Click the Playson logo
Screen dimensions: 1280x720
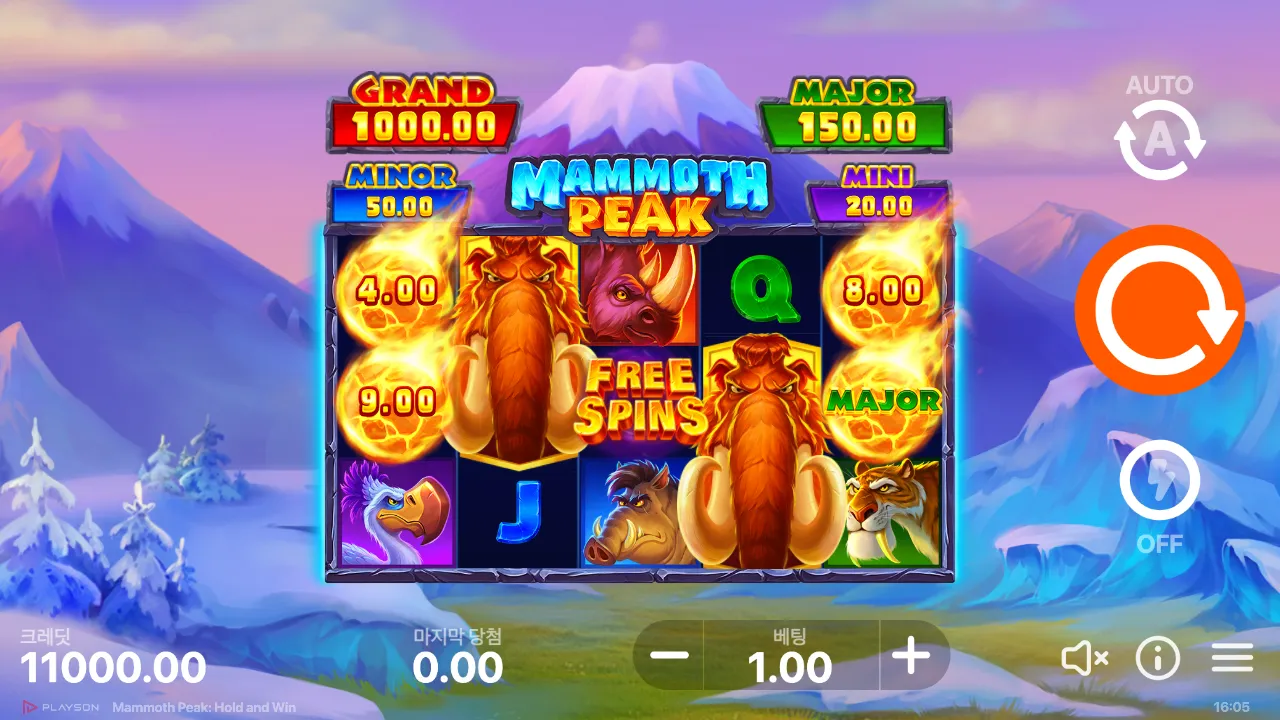tap(58, 707)
